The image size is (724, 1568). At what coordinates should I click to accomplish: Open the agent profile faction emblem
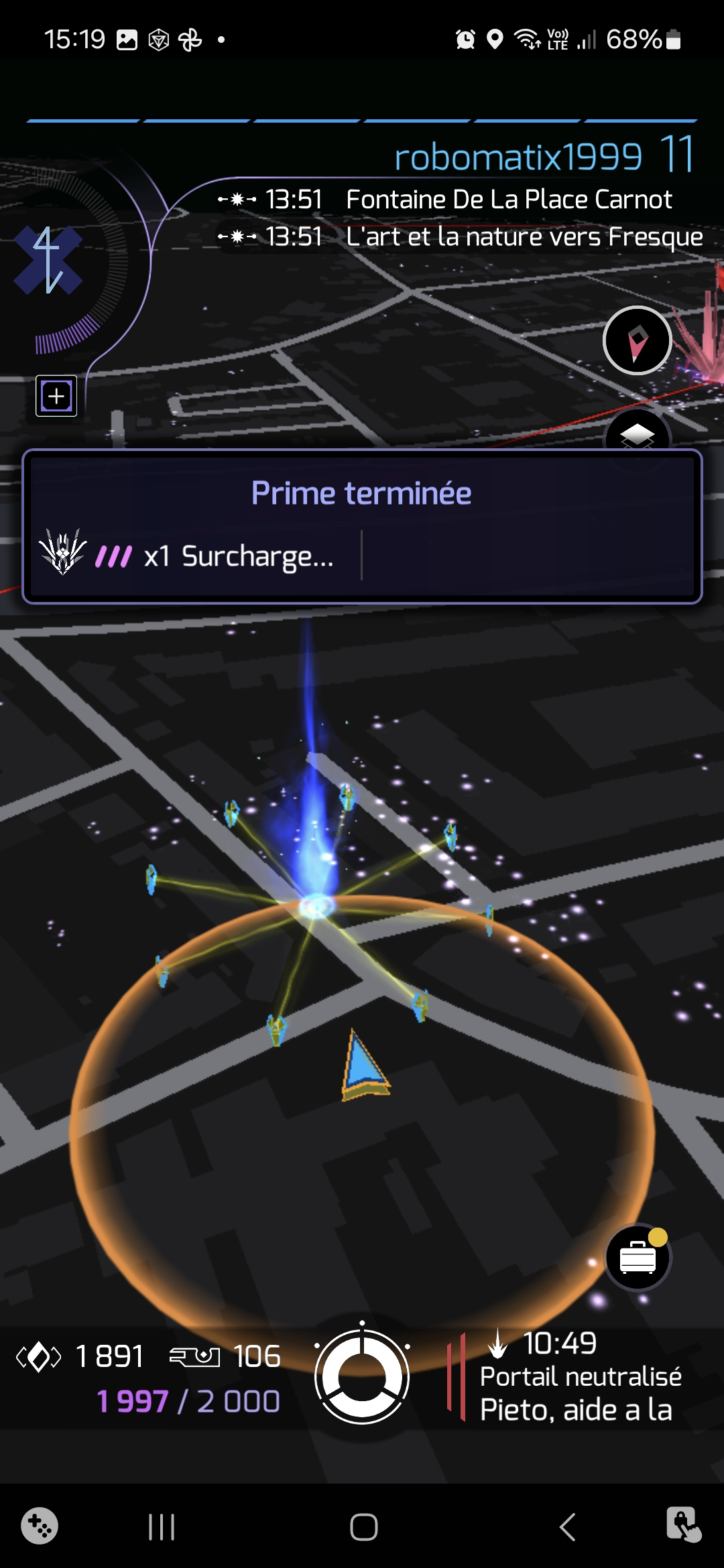coord(48,261)
